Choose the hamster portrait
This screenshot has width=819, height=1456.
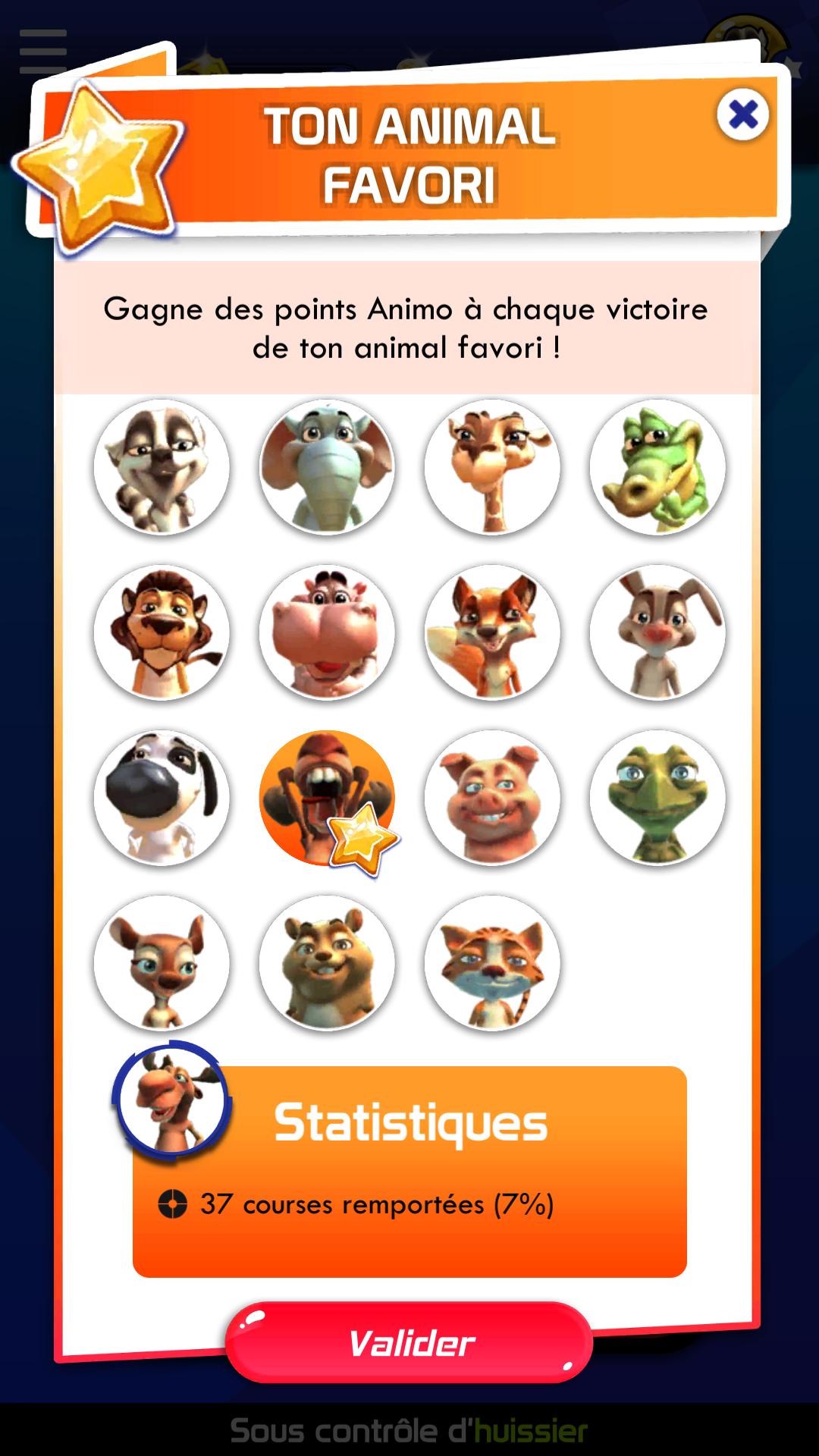[327, 963]
